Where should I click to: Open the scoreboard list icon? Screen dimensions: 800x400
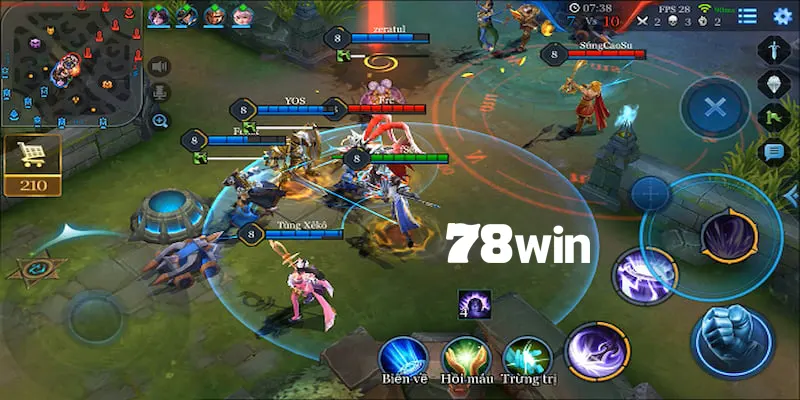coord(747,14)
